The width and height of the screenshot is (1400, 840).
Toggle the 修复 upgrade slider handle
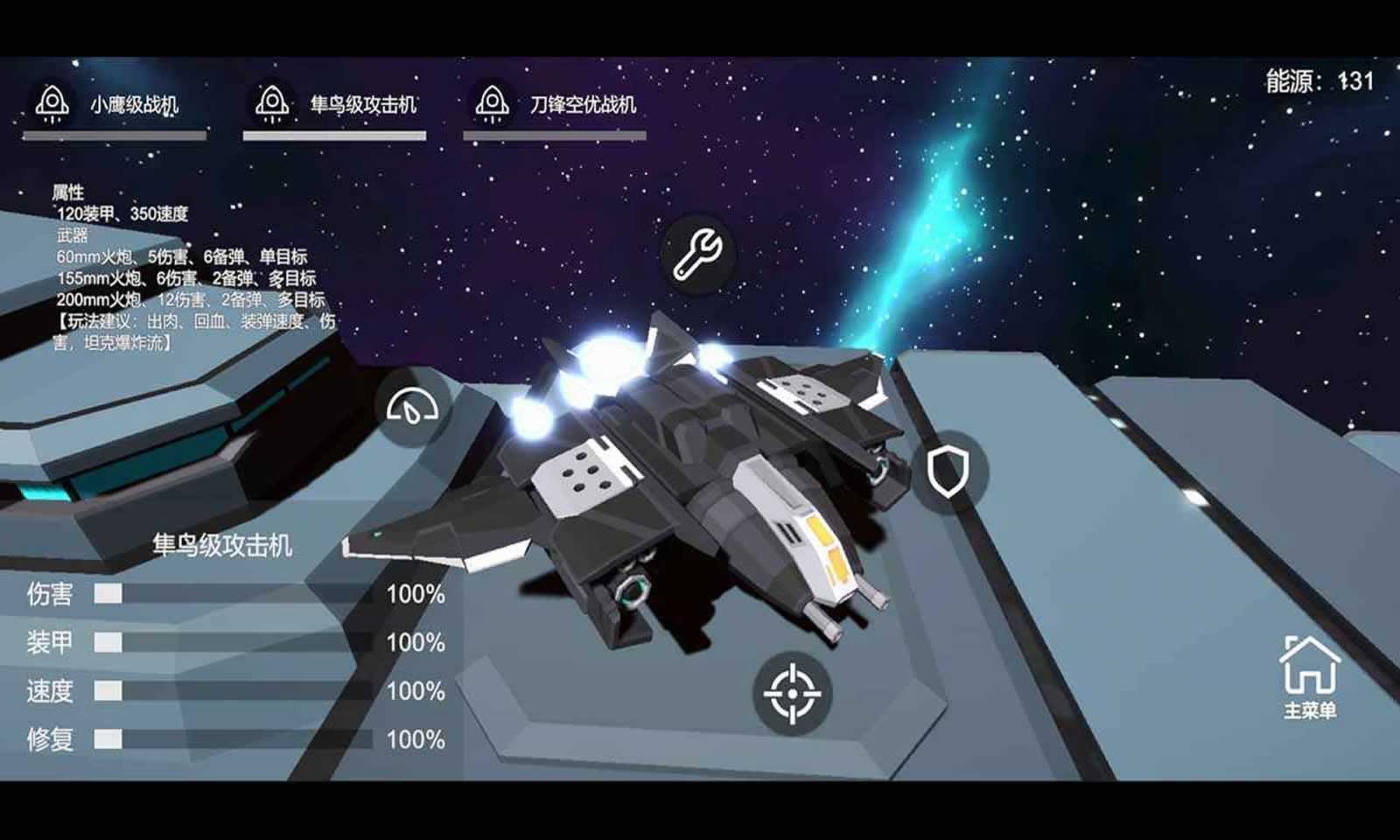(x=108, y=739)
